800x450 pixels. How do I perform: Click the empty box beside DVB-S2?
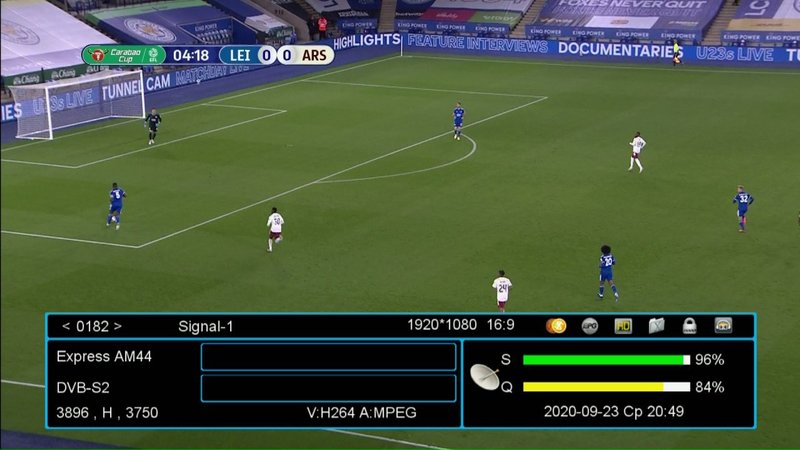pyautogui.click(x=328, y=388)
